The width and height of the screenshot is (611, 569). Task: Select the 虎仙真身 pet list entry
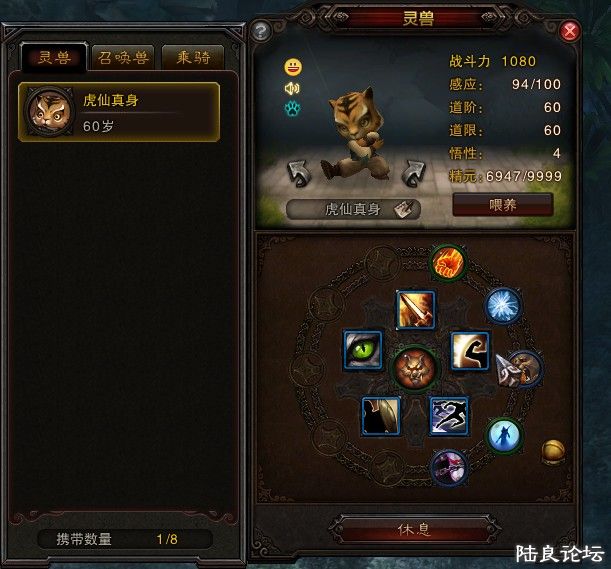[119, 112]
